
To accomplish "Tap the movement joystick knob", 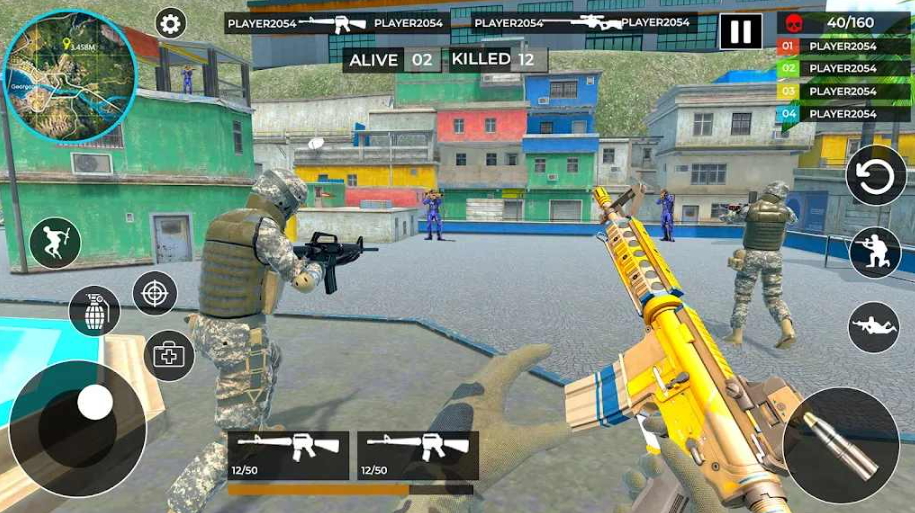I will (95, 402).
